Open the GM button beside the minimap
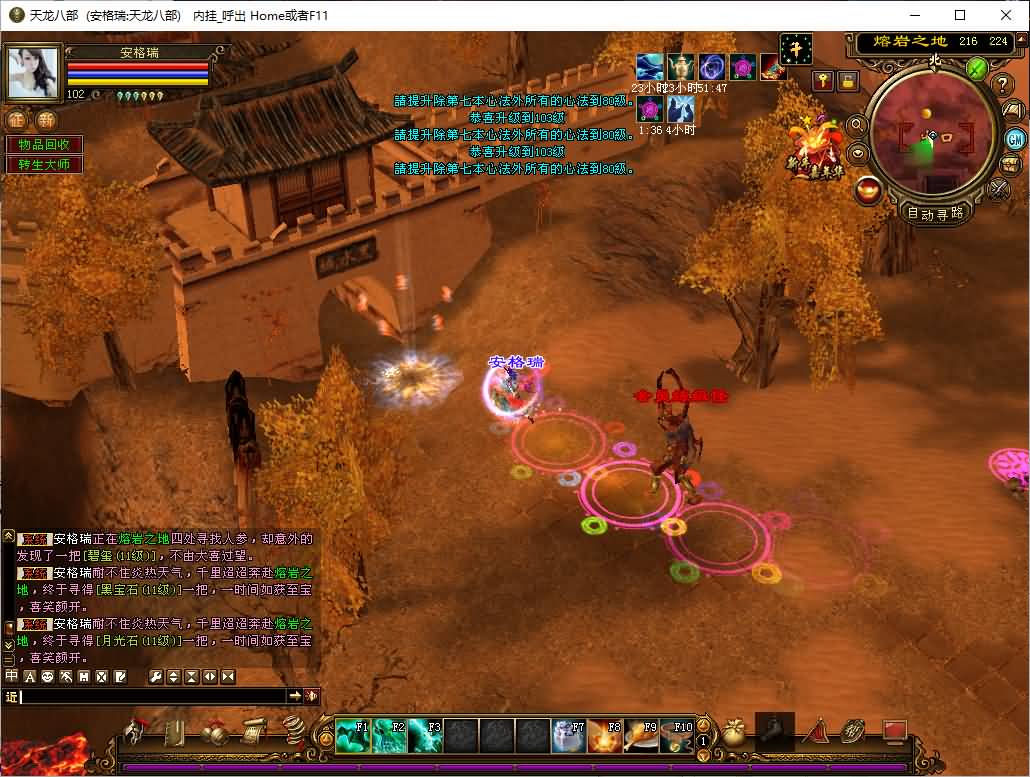Screen dimensions: 1030x777 [x=1014, y=139]
